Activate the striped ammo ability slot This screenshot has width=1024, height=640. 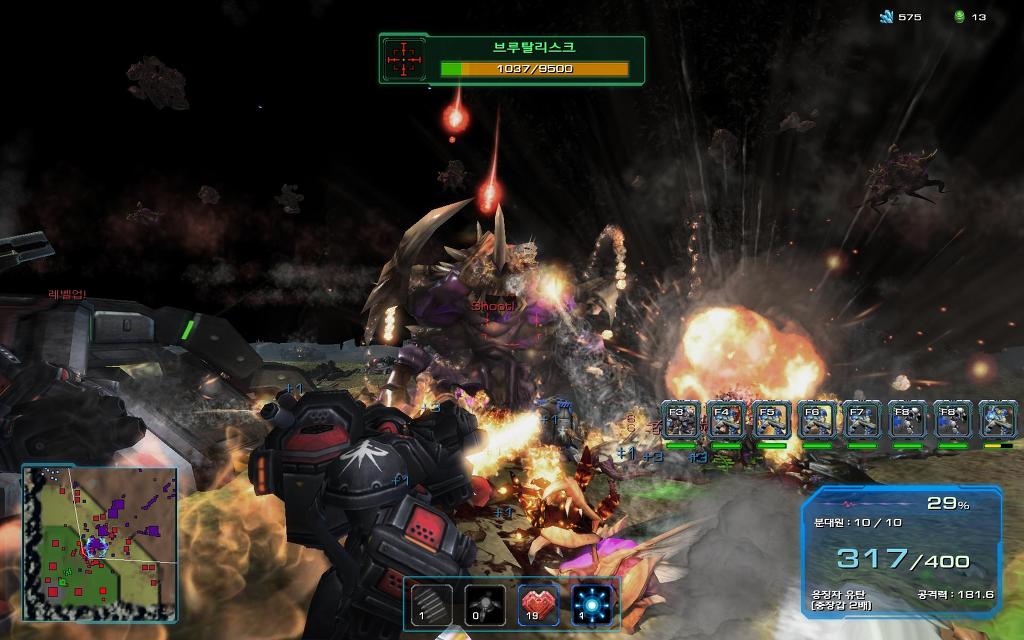point(431,604)
